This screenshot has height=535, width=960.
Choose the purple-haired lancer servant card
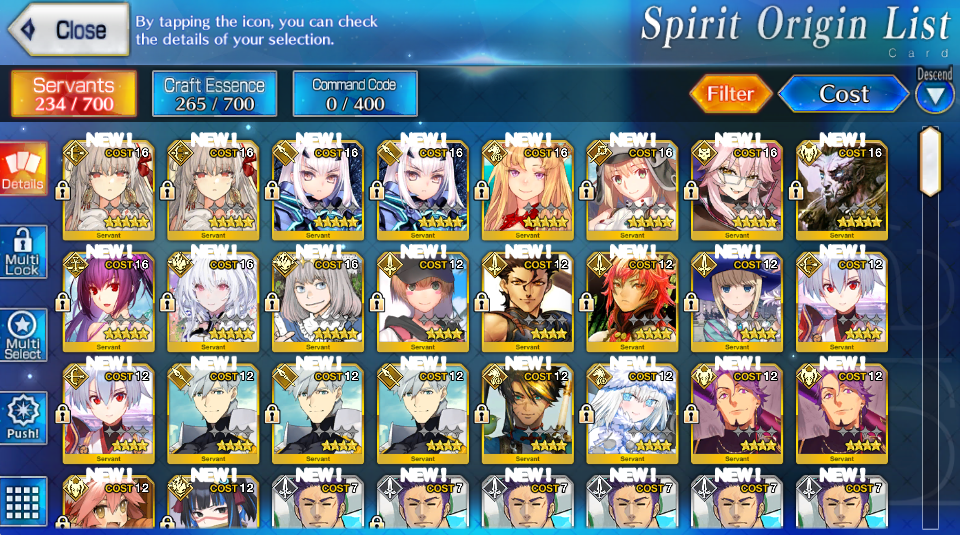pyautogui.click(x=107, y=302)
